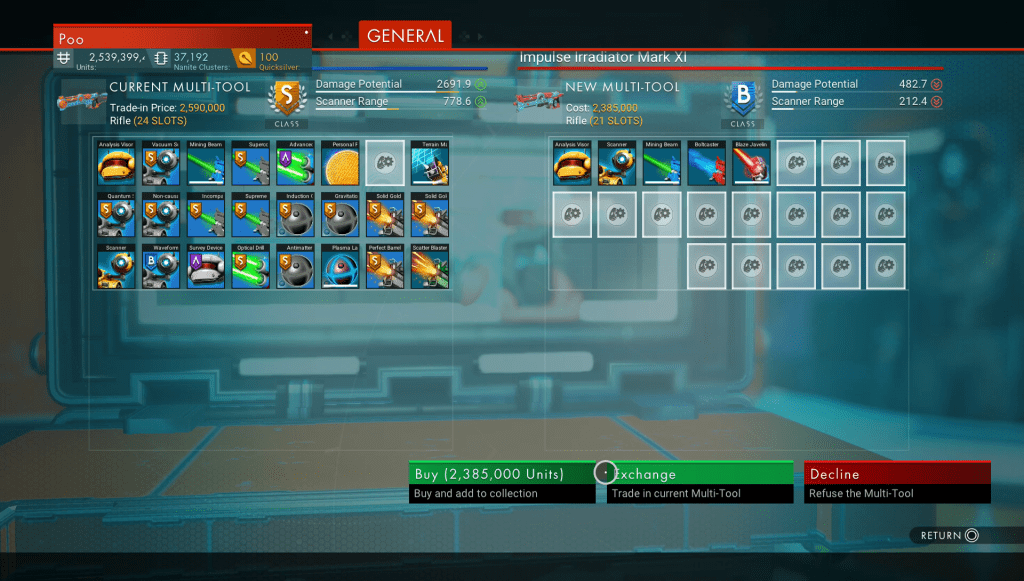Select the Plasma Launcher slot
Image resolution: width=1024 pixels, height=581 pixels.
pyautogui.click(x=340, y=266)
